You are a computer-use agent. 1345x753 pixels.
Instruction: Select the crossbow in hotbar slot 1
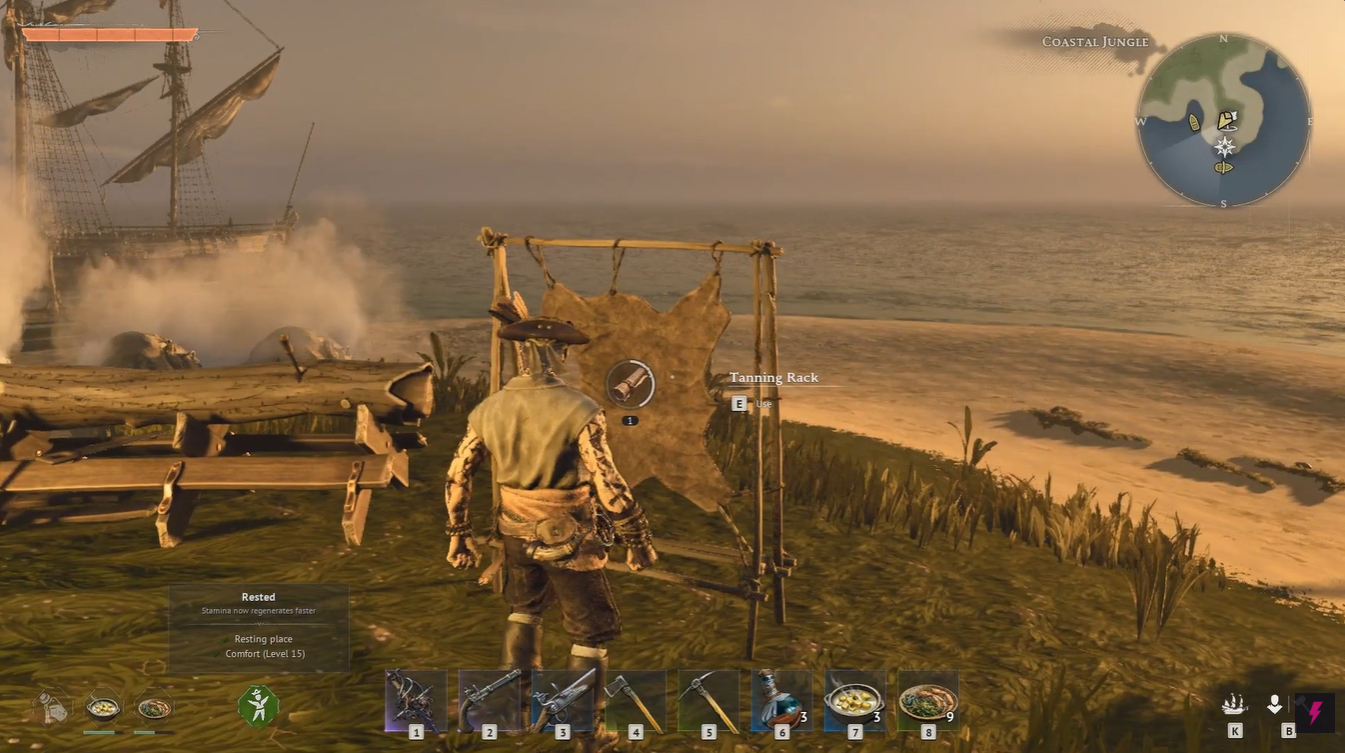click(x=416, y=700)
